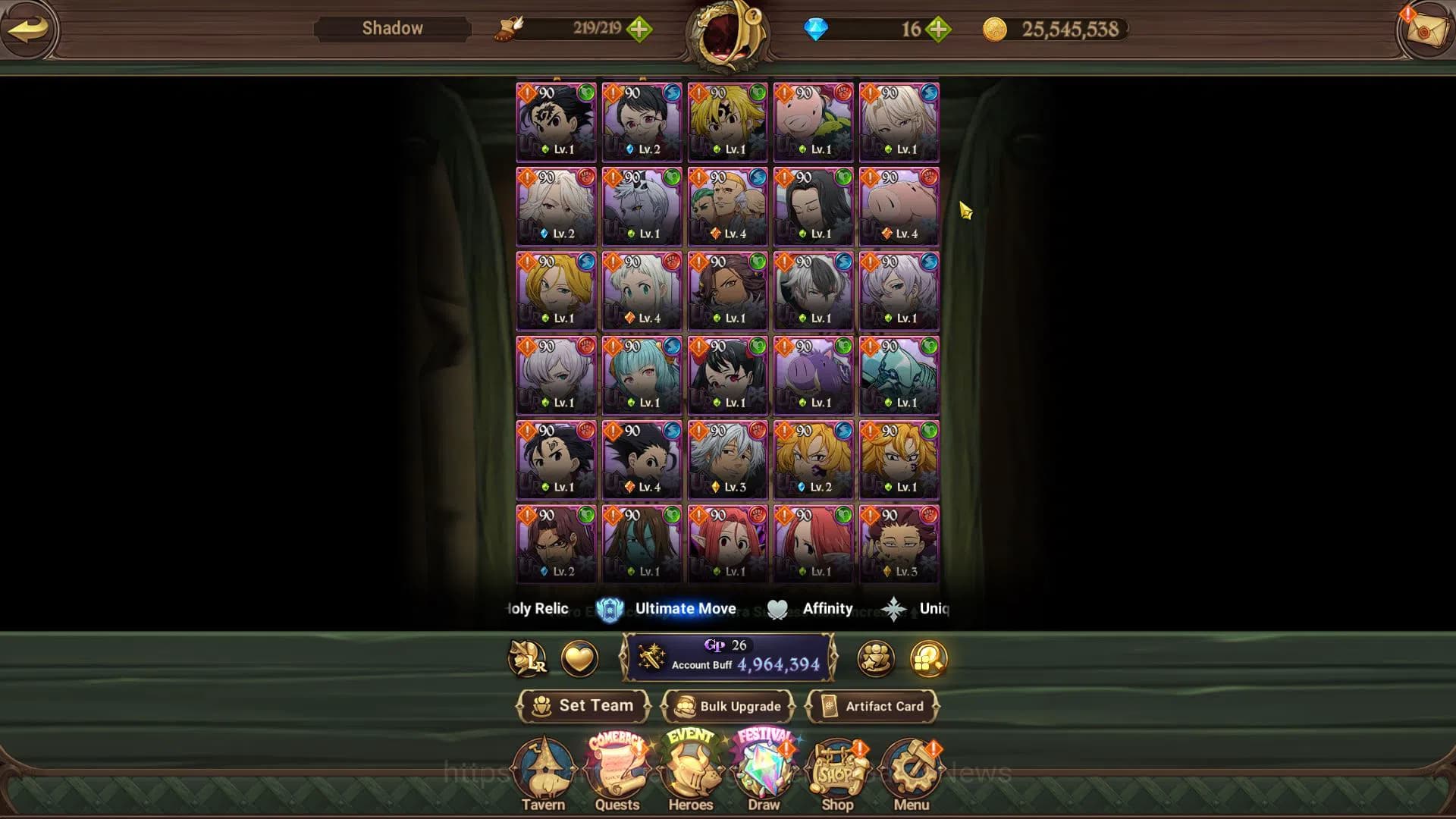The height and width of the screenshot is (819, 1456).
Task: Select the LR rarity filter icon
Action: [x=527, y=659]
